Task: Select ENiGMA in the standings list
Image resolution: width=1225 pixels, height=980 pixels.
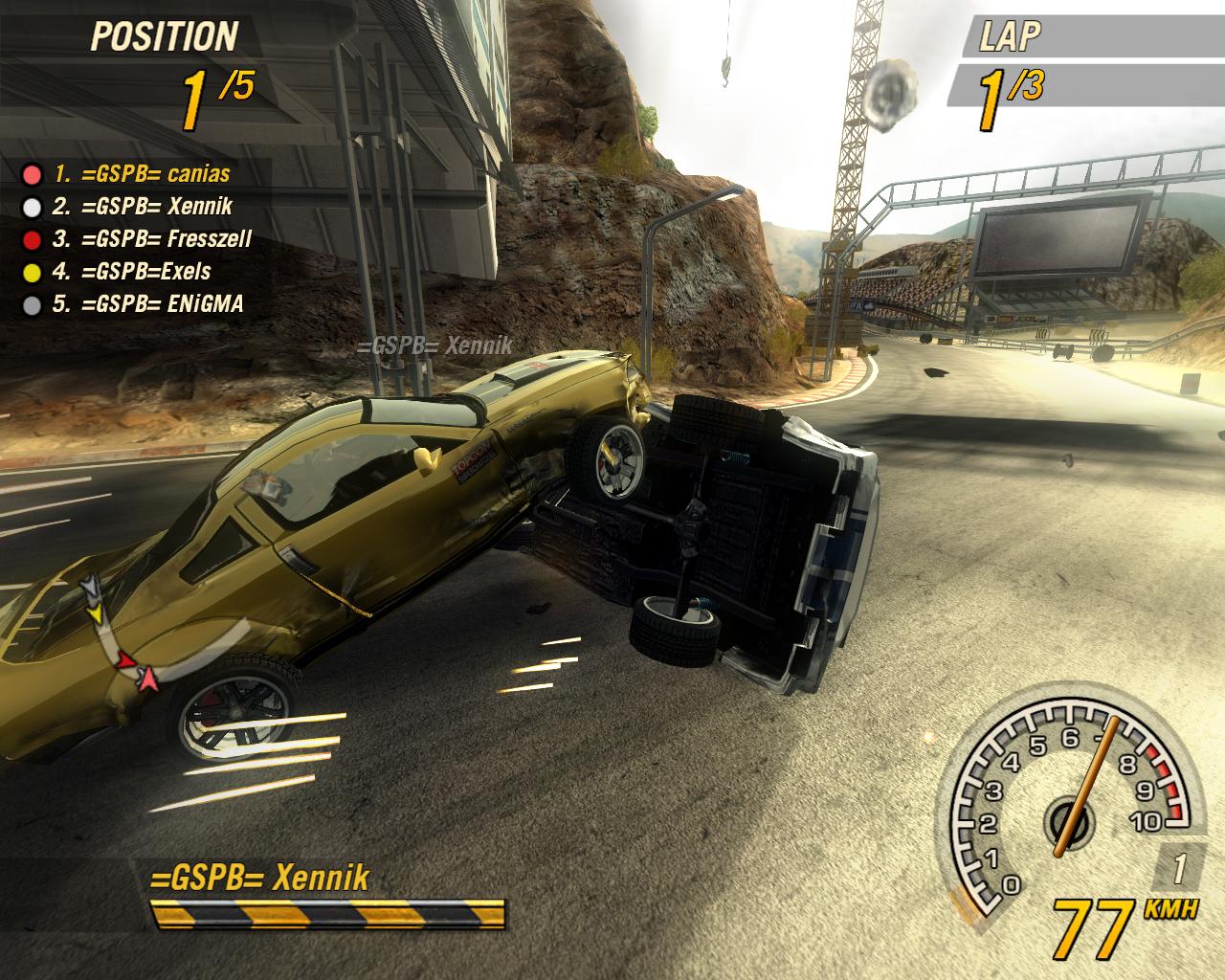Action: click(147, 304)
